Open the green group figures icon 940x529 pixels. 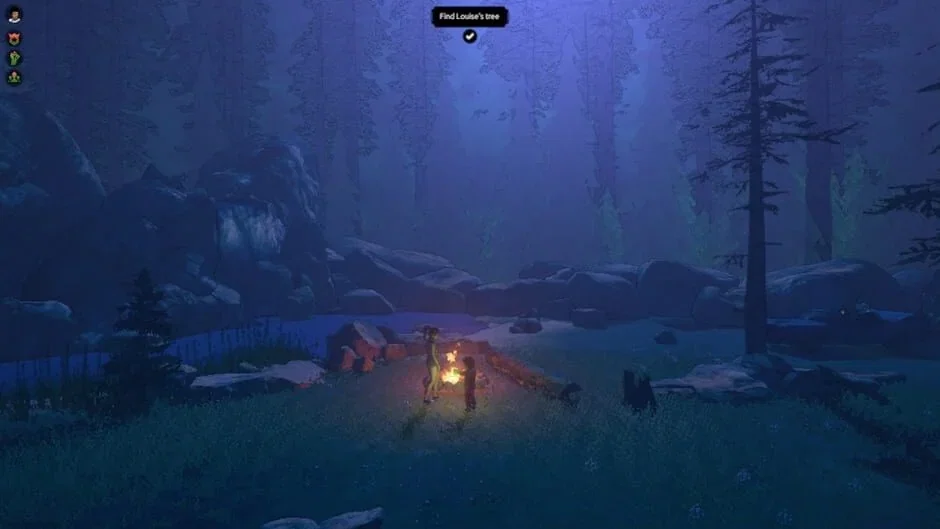coord(14,77)
